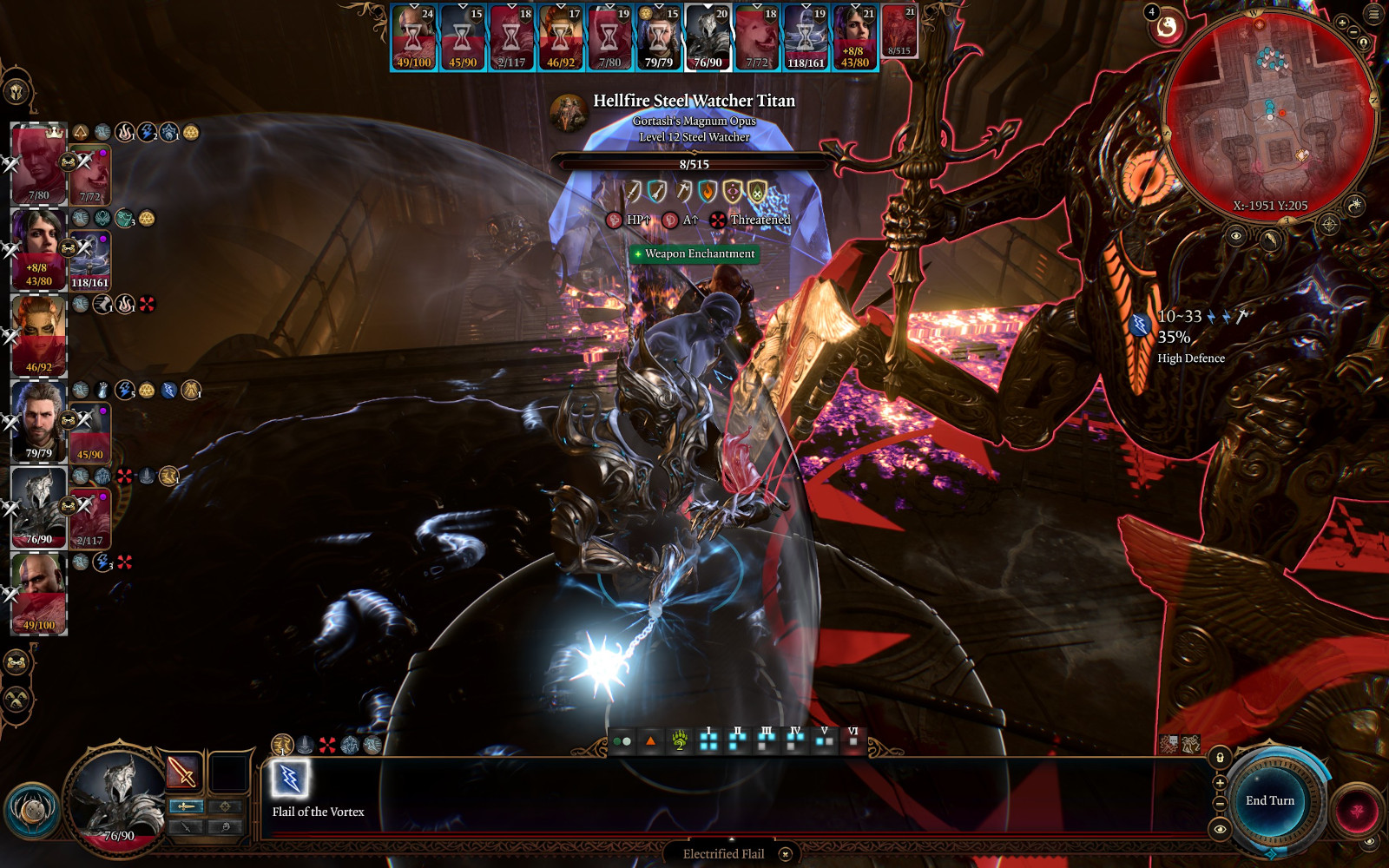Select the Flail of the Vortex action

[290, 779]
